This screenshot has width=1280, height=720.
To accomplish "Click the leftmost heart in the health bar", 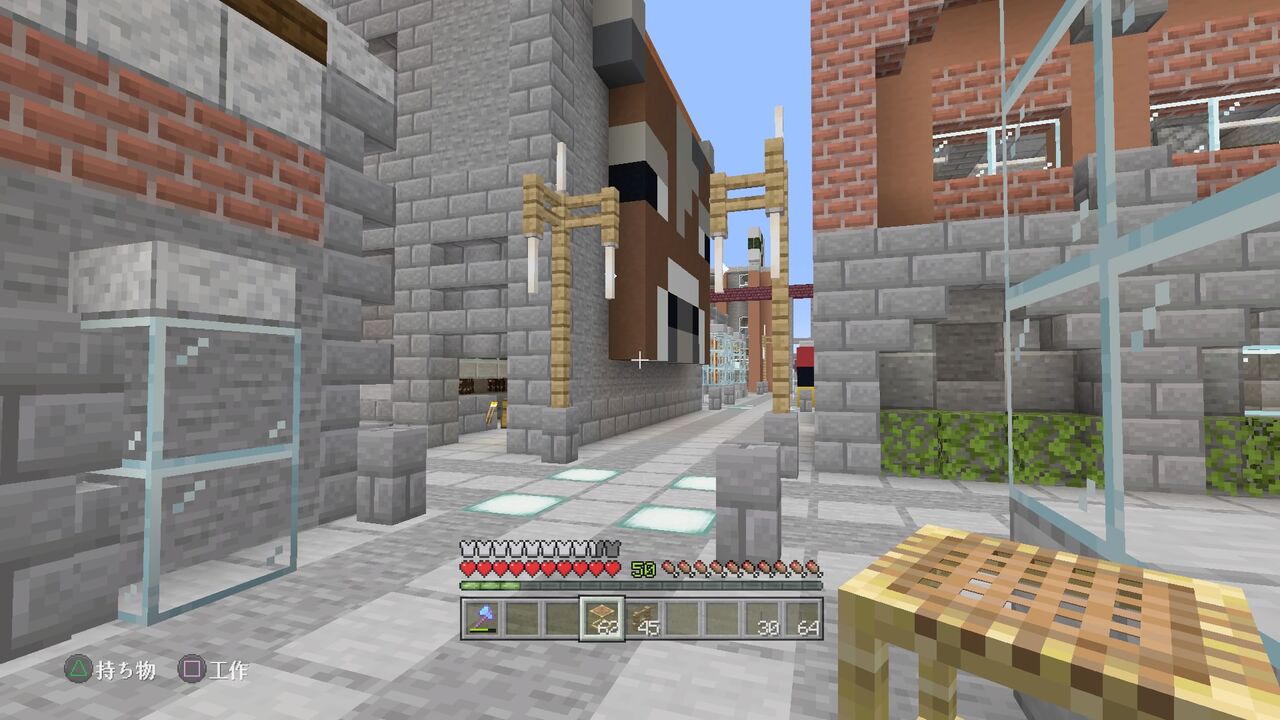I will pyautogui.click(x=467, y=568).
